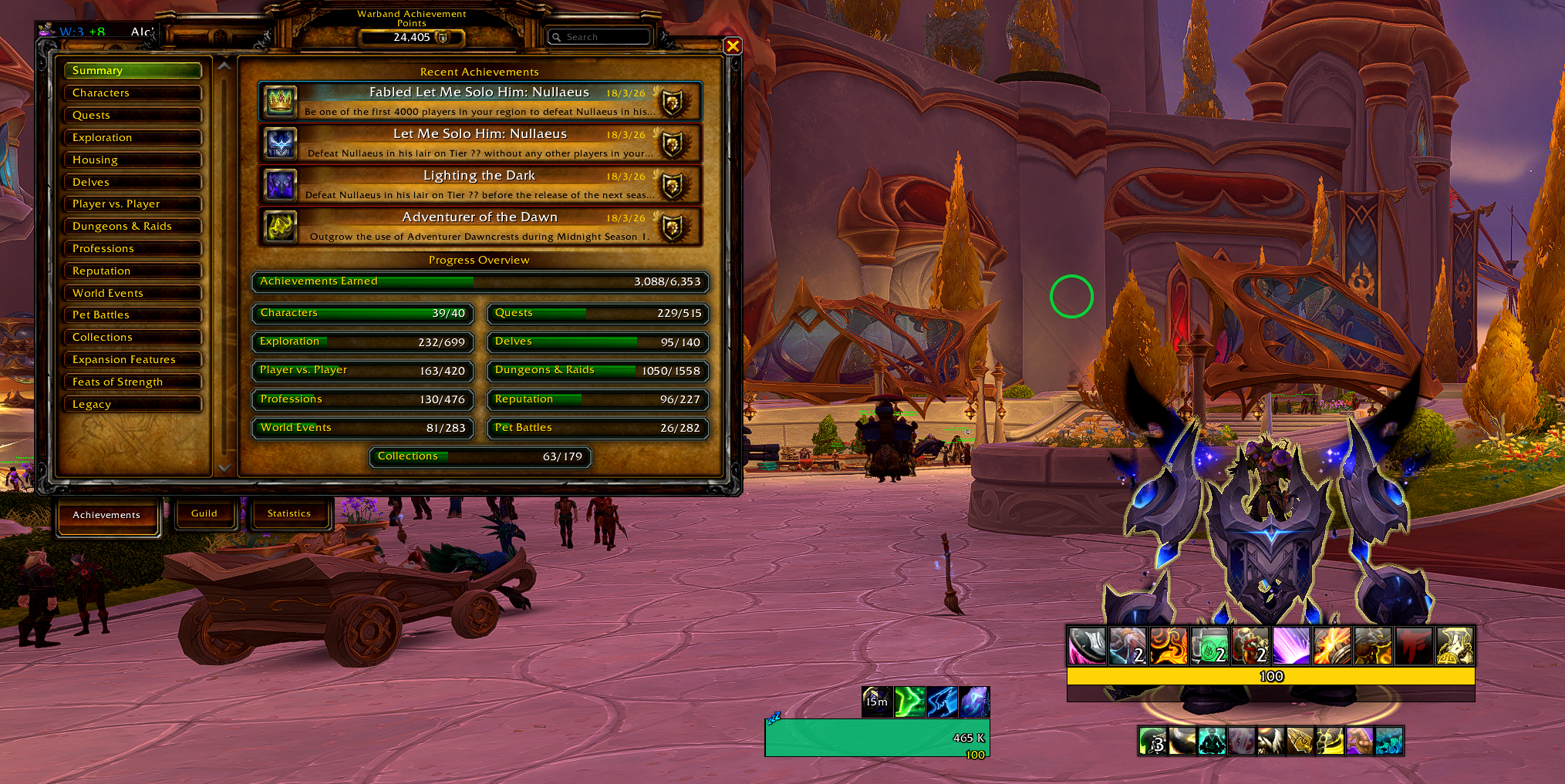Screen dimensions: 1565x784
Task: Click the red F ability icon
Action: click(1413, 646)
